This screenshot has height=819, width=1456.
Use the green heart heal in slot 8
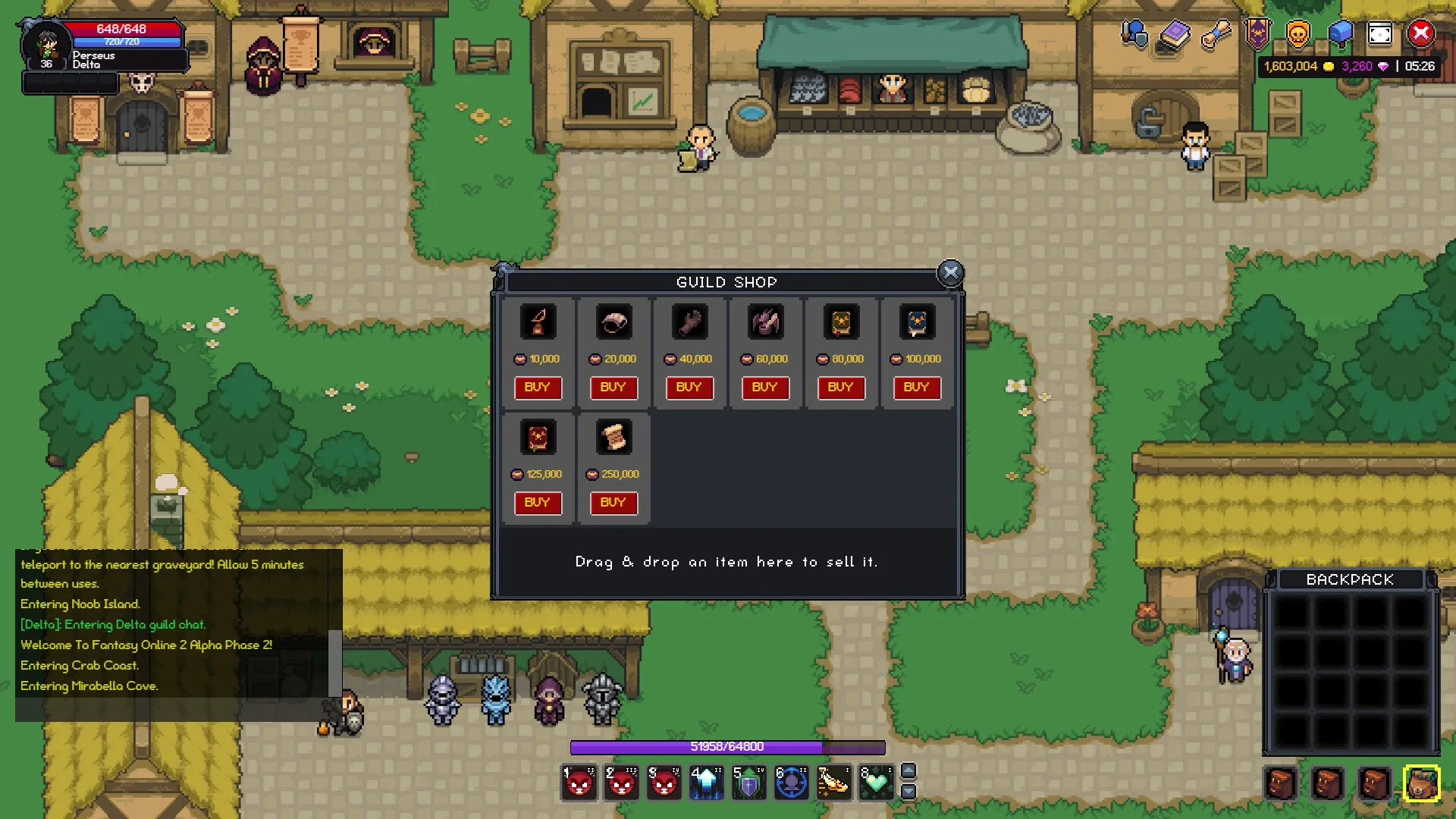(876, 783)
